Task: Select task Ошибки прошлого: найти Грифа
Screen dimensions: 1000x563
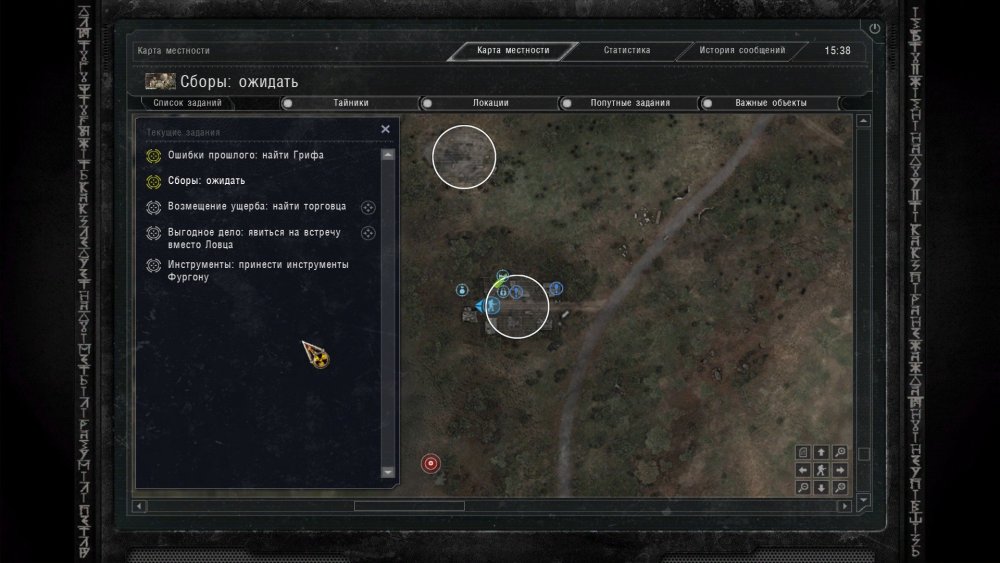Action: click(245, 156)
